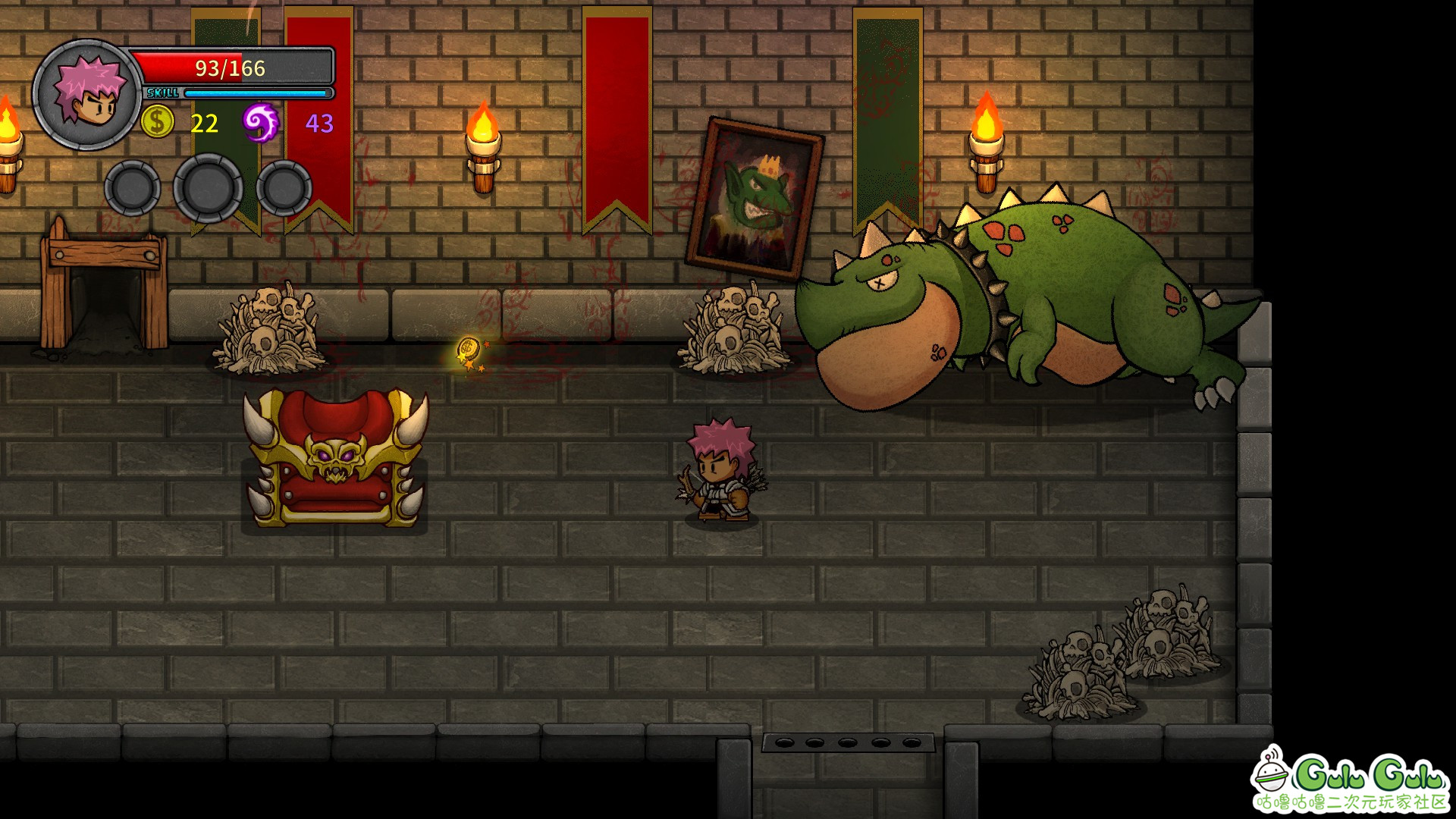The height and width of the screenshot is (819, 1456).
Task: Click the gold coin currency icon
Action: 158,122
